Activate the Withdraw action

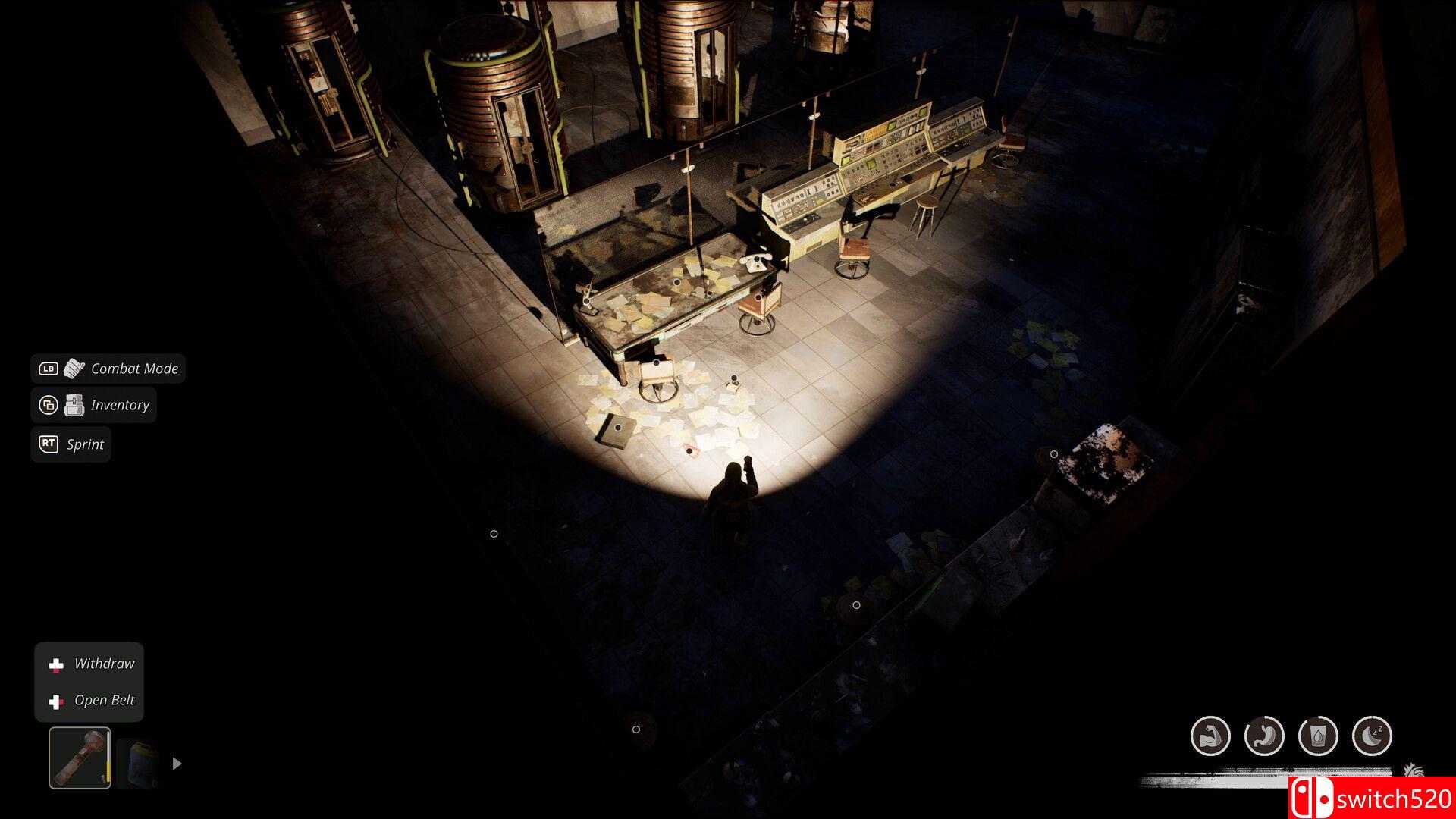tap(104, 663)
